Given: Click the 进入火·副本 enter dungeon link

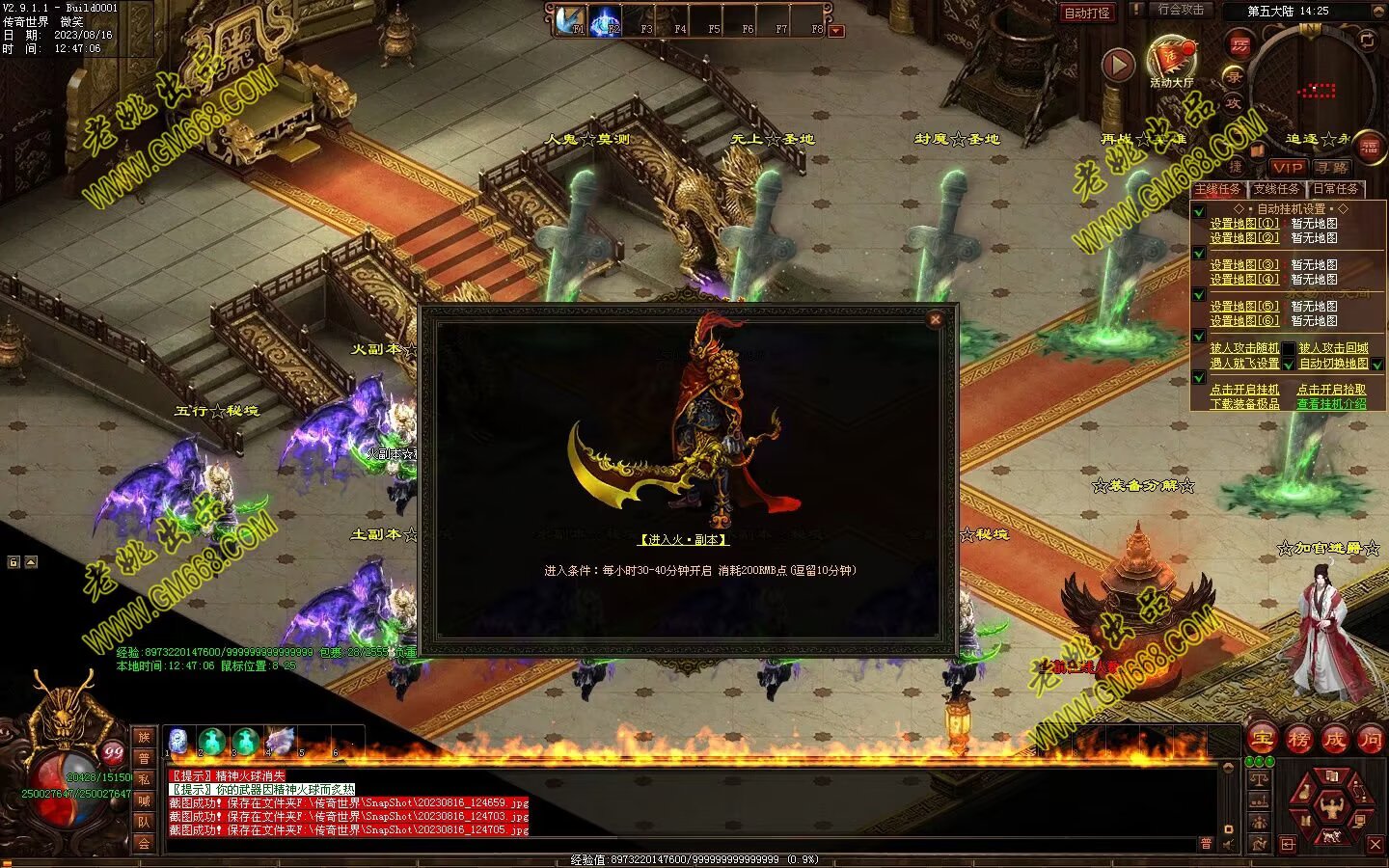Looking at the screenshot, I should 683,540.
